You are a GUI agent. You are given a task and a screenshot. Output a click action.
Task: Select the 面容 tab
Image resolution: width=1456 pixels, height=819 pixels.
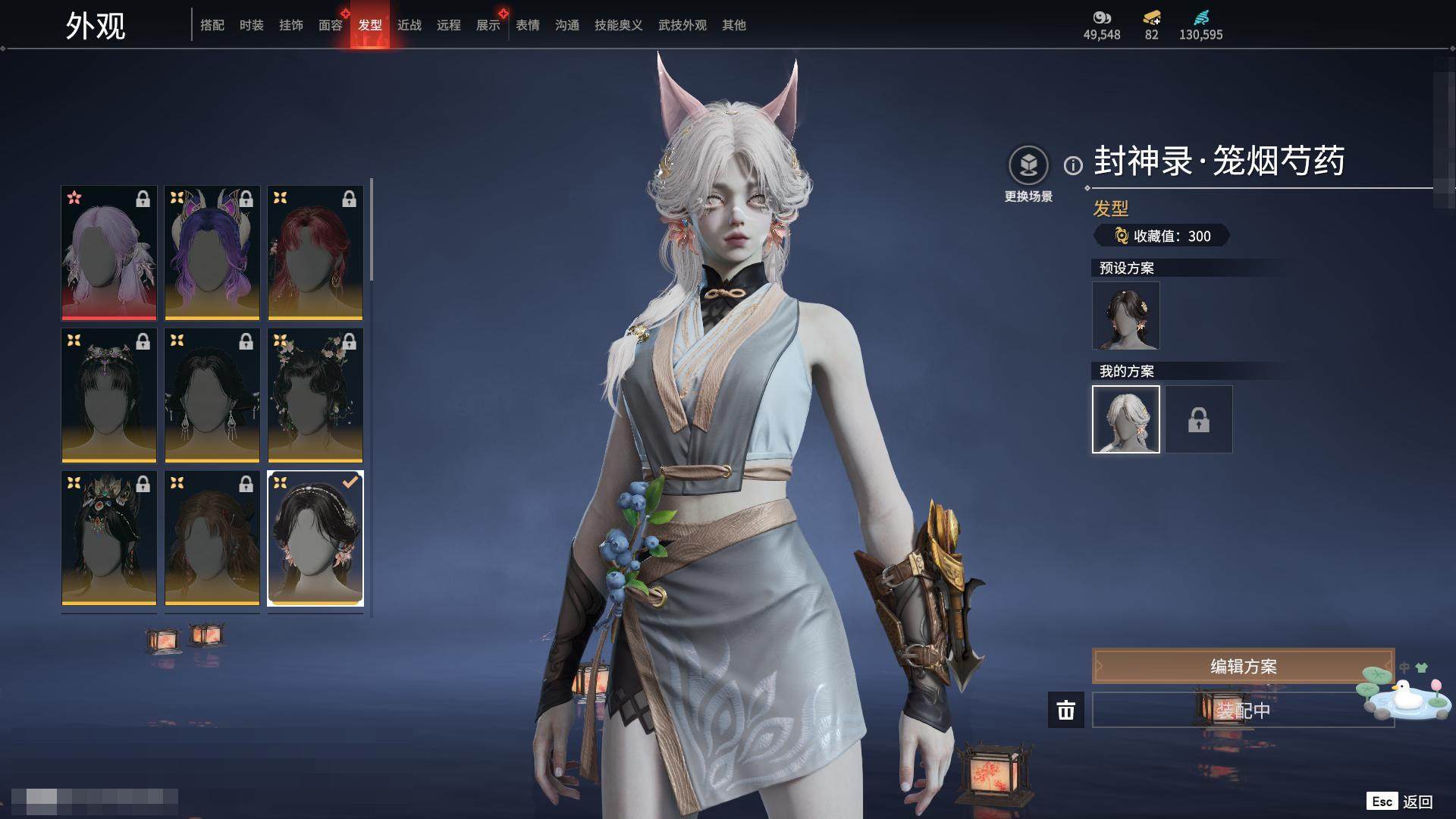(330, 25)
